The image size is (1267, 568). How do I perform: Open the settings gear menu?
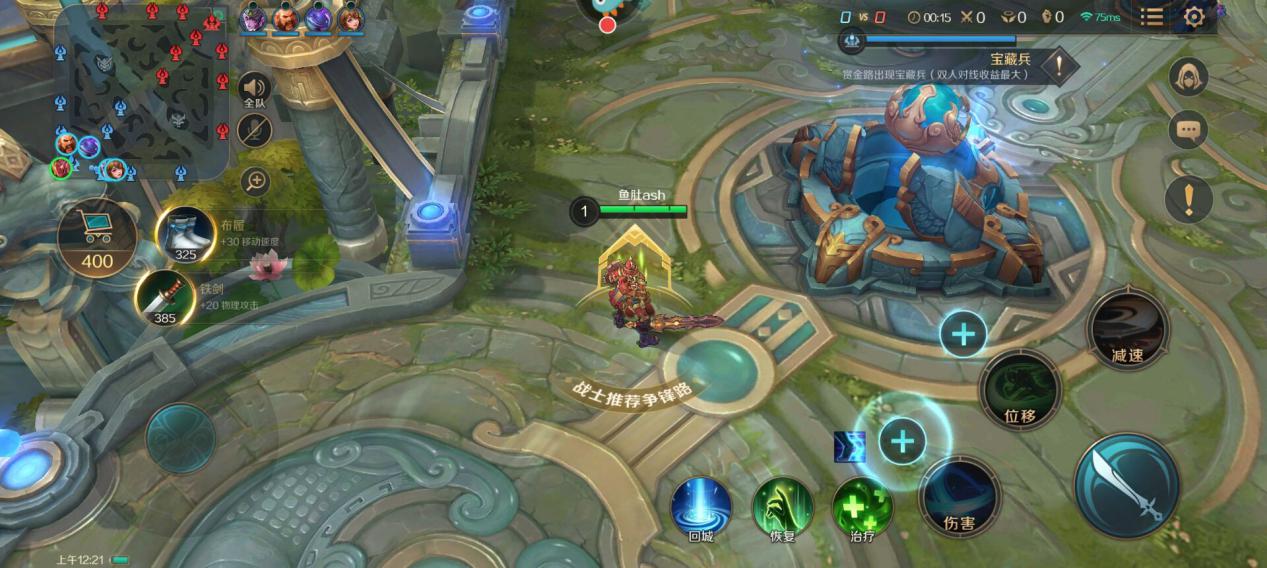(x=1193, y=17)
